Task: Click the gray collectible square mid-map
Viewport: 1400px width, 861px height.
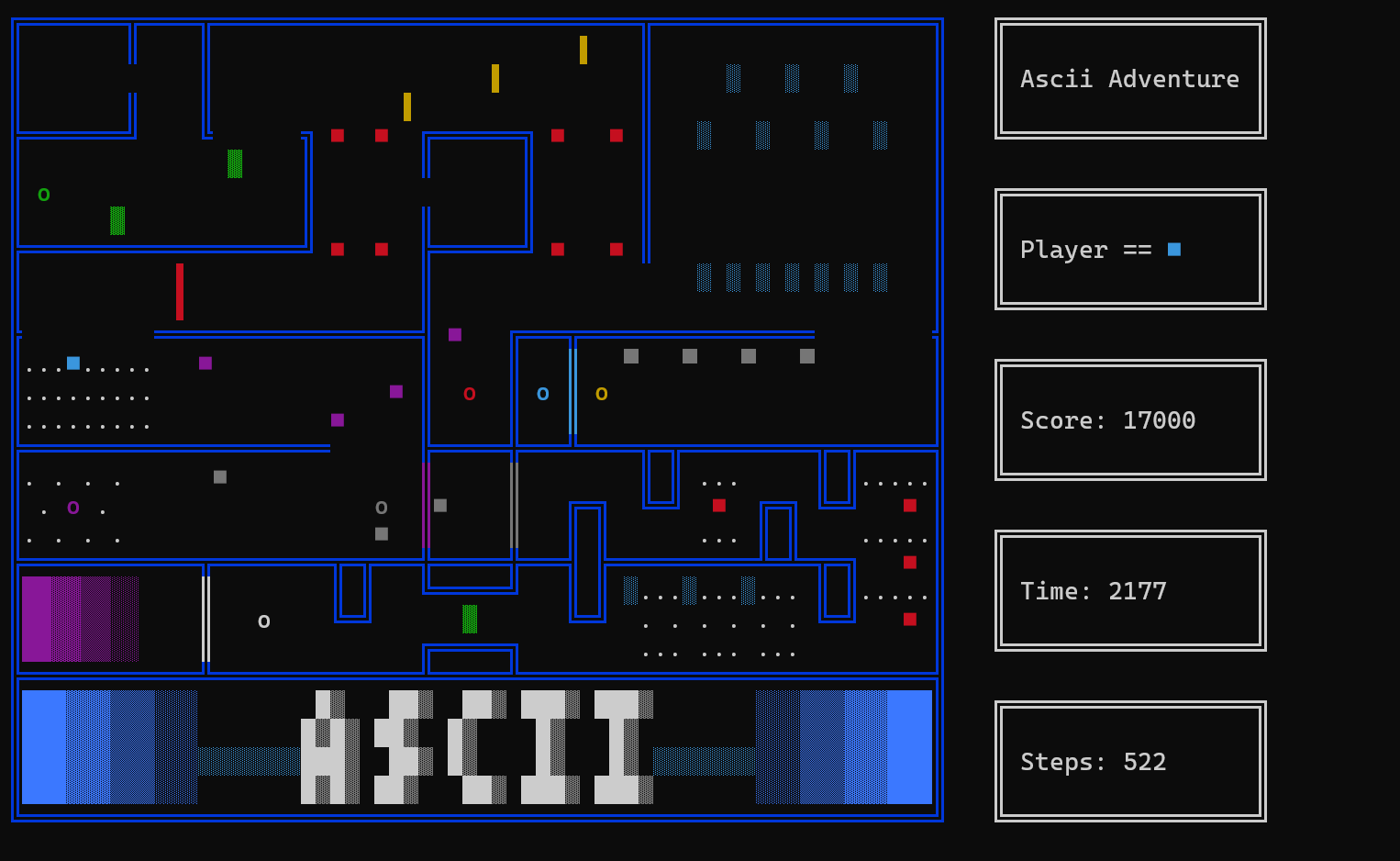Action: [x=441, y=505]
